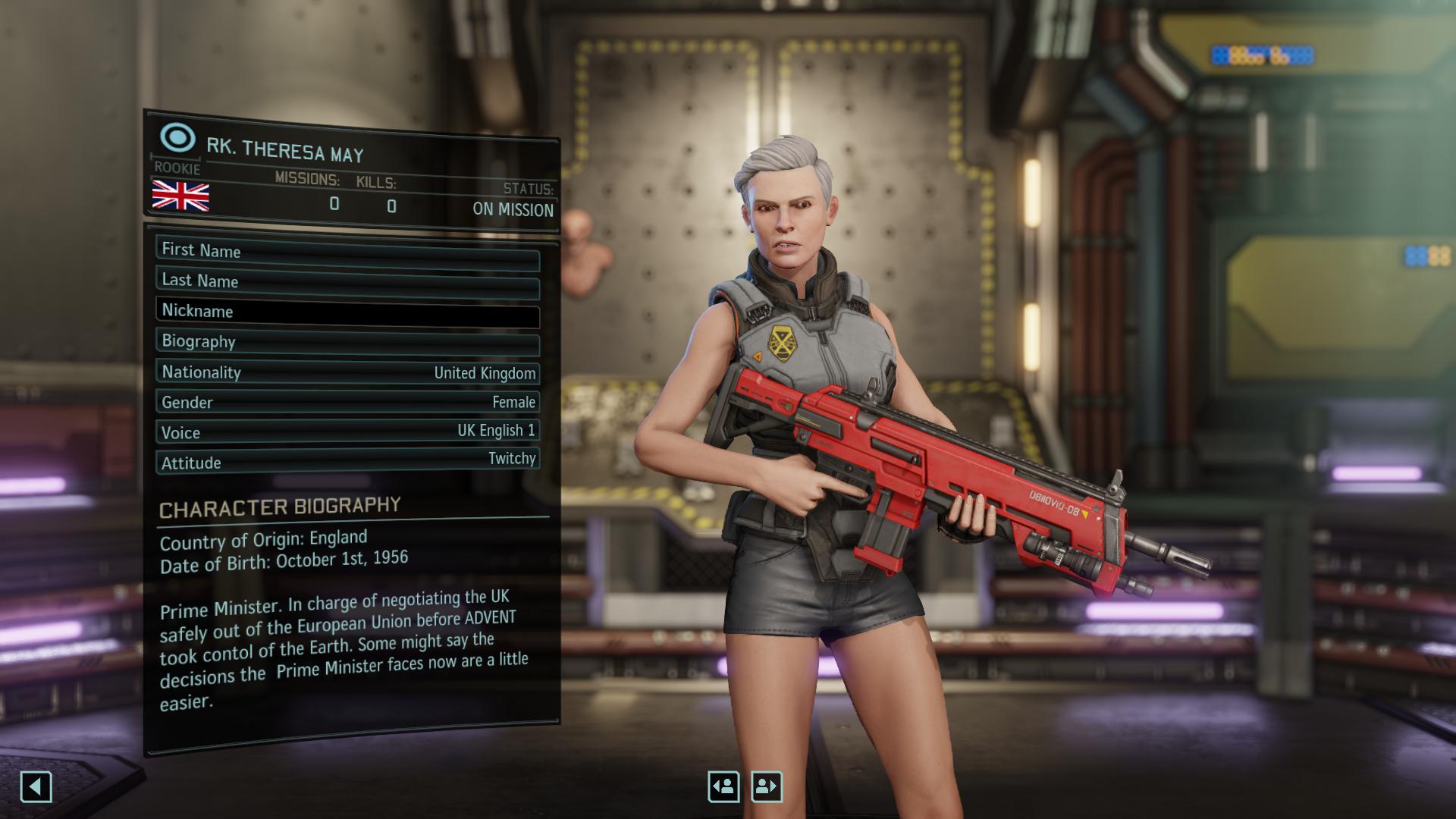Switch to the previous soldier
The width and height of the screenshot is (1456, 819).
(x=723, y=786)
